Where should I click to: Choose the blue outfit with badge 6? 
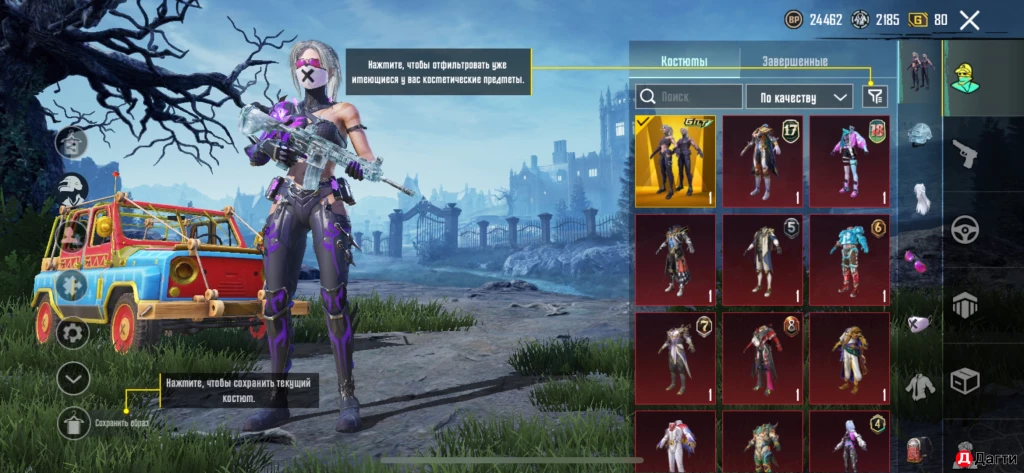pyautogui.click(x=849, y=259)
